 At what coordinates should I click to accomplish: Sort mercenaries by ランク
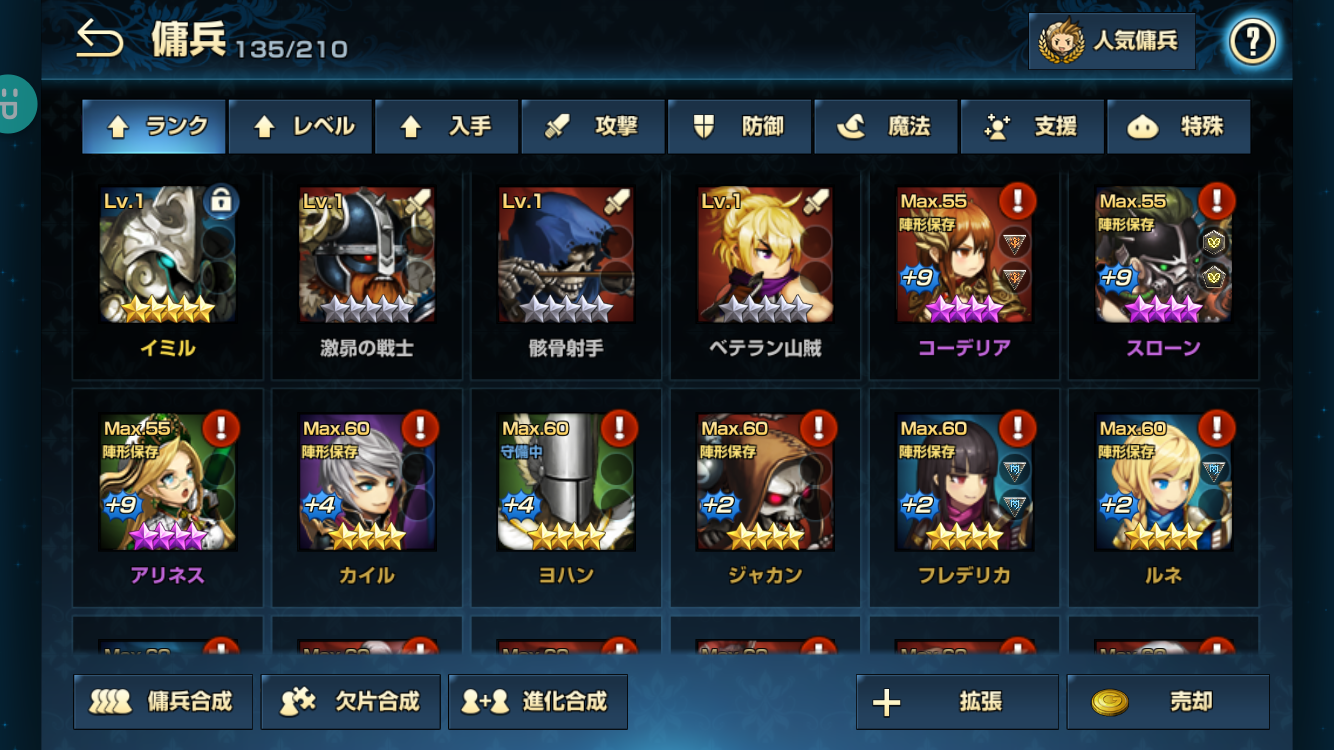tap(154, 127)
